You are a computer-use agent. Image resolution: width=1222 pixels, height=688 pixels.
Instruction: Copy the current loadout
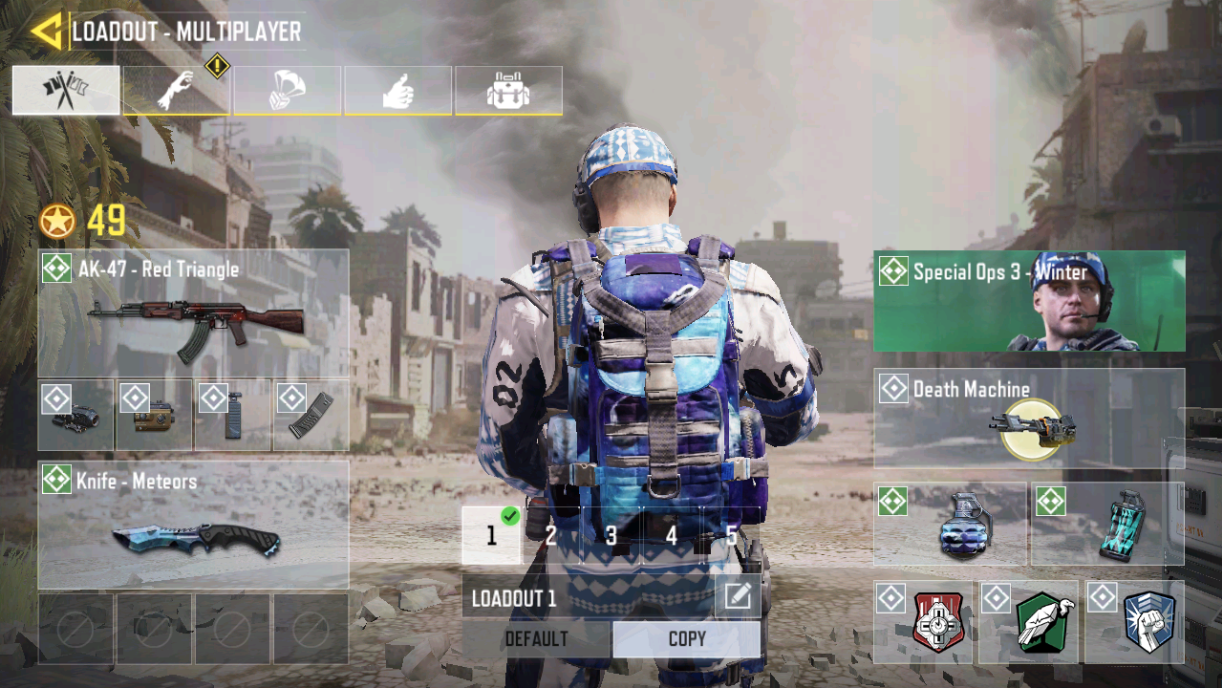coord(687,639)
